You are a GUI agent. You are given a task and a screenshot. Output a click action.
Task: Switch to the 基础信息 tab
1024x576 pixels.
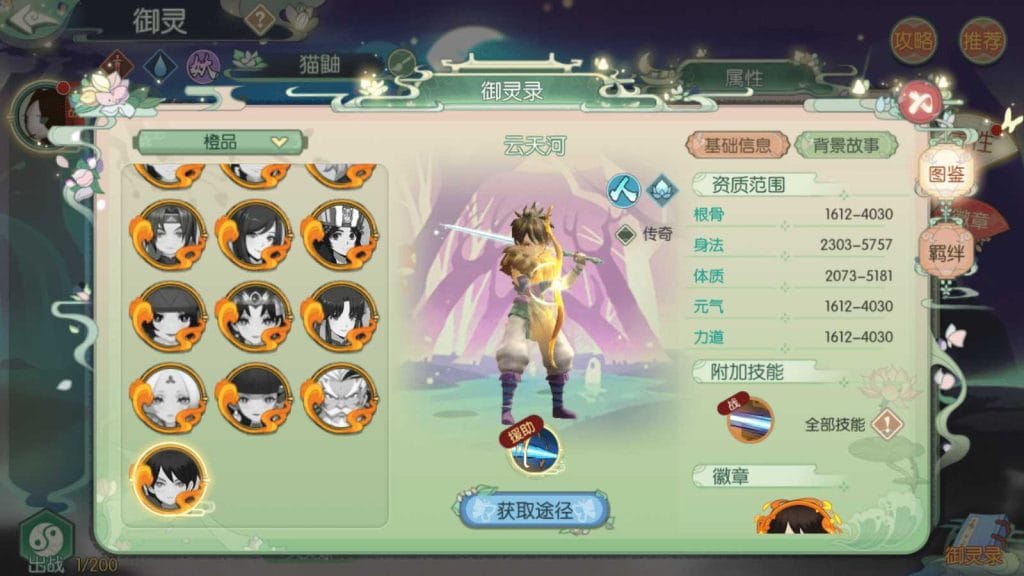(738, 145)
